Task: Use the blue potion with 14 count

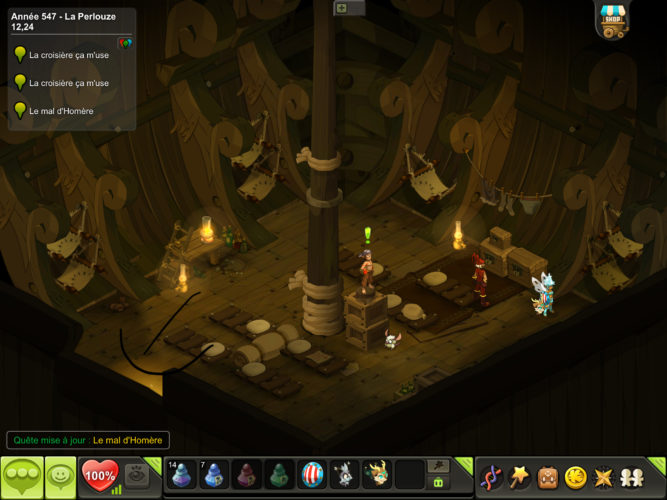Action: coord(182,475)
